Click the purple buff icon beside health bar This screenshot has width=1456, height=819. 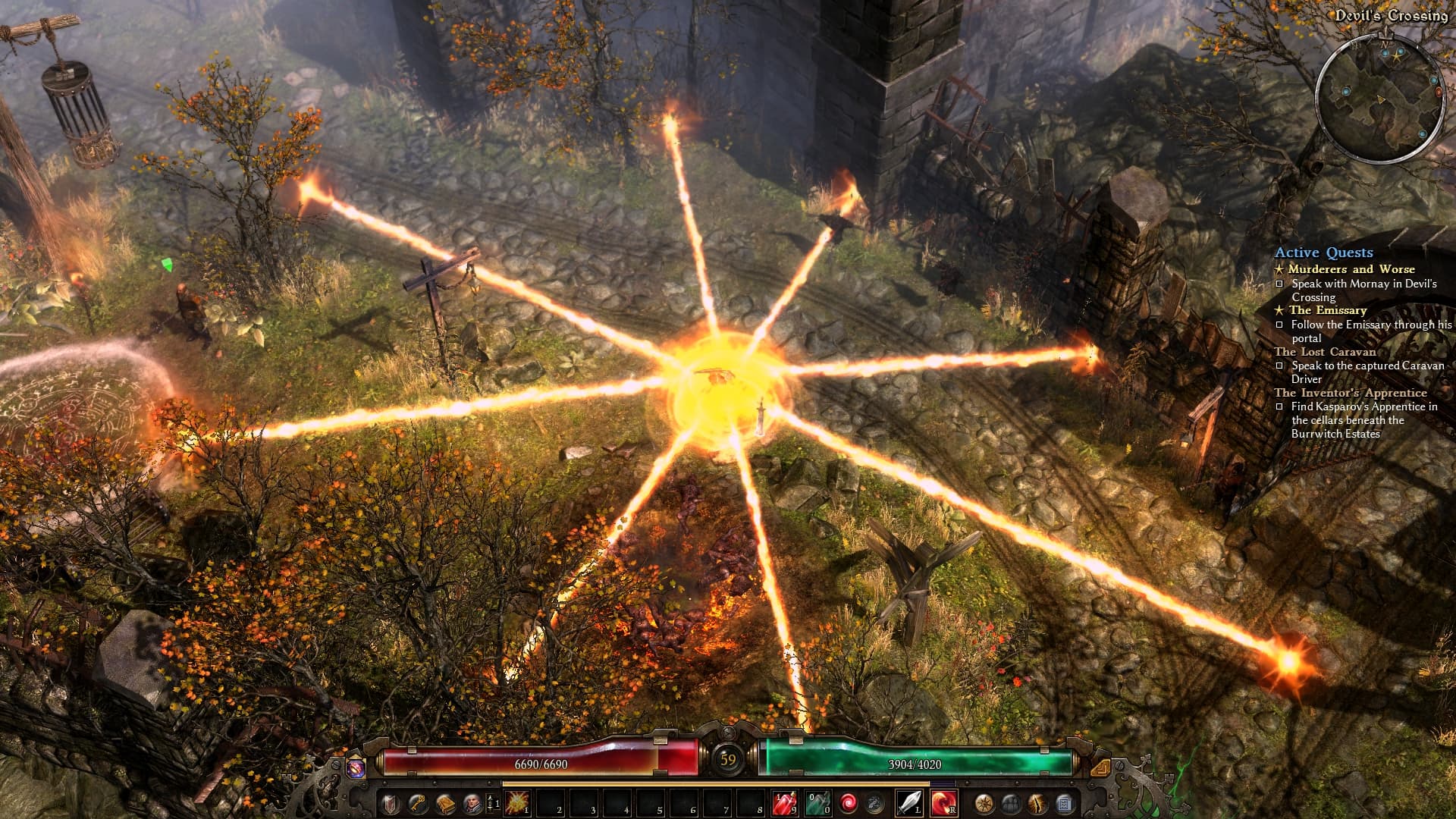355,767
